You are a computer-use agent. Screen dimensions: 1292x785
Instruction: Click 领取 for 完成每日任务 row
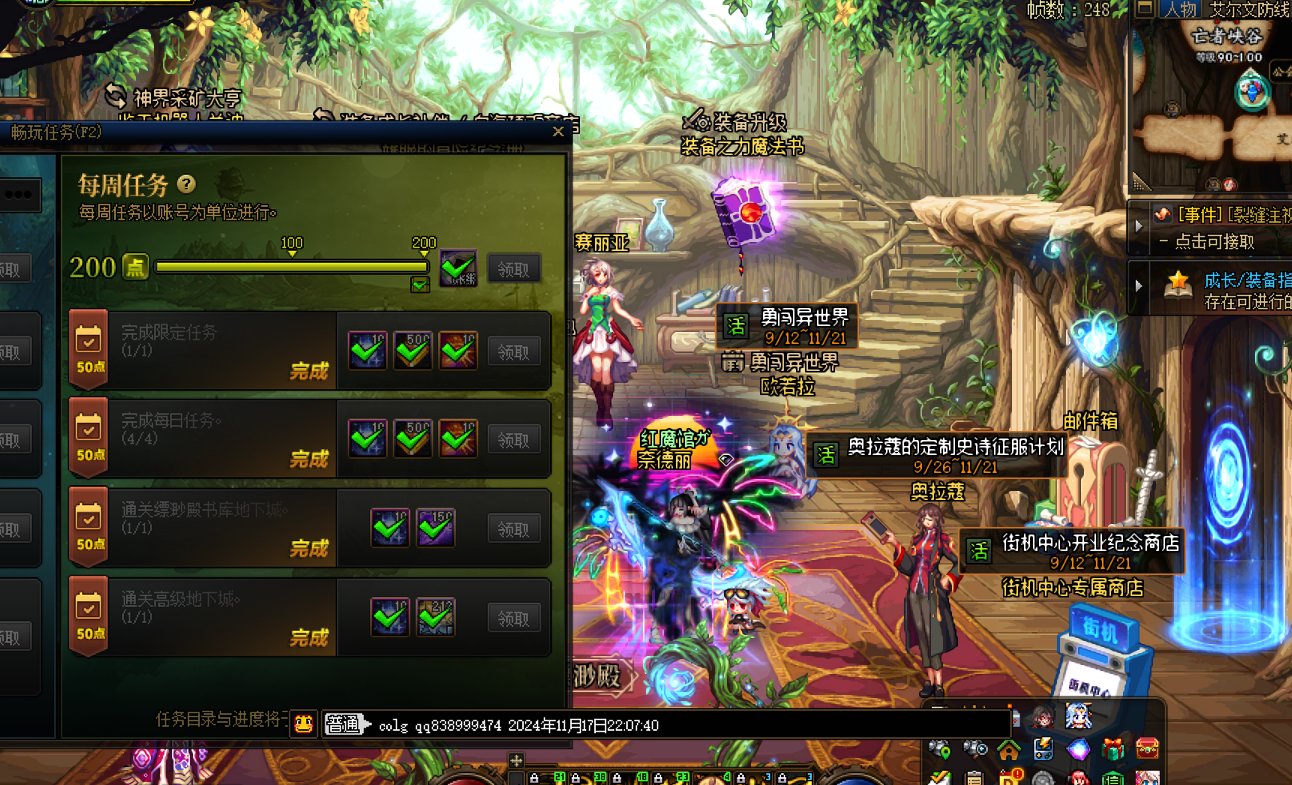click(x=514, y=439)
